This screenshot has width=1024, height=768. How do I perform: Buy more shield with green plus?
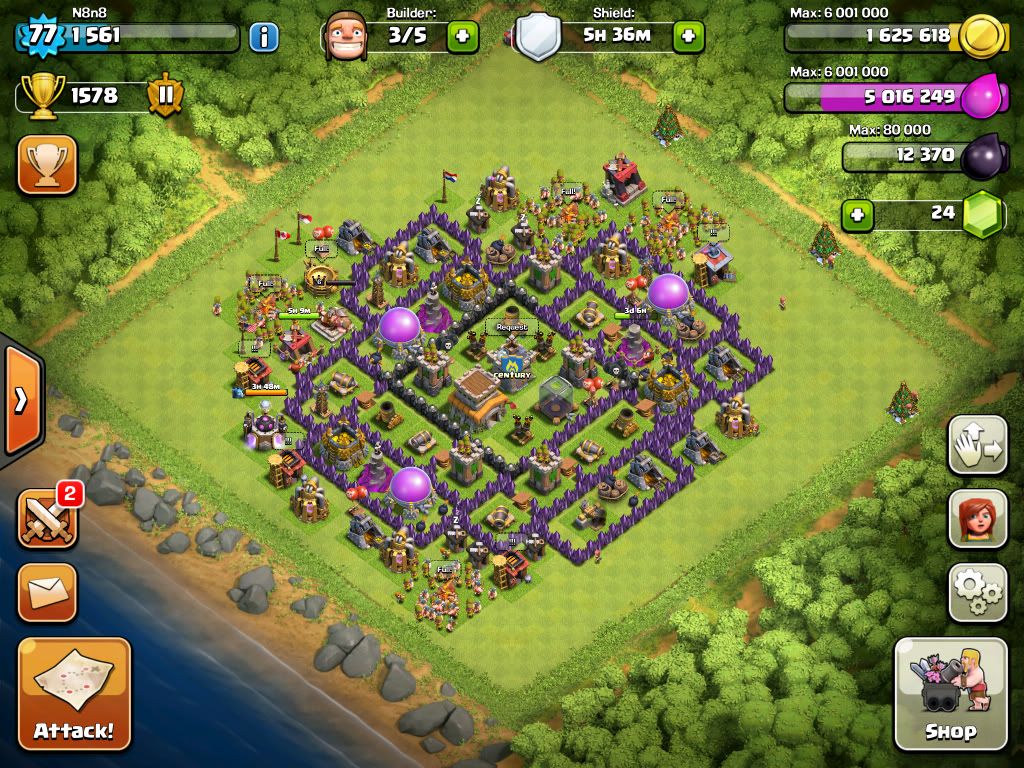pyautogui.click(x=688, y=37)
